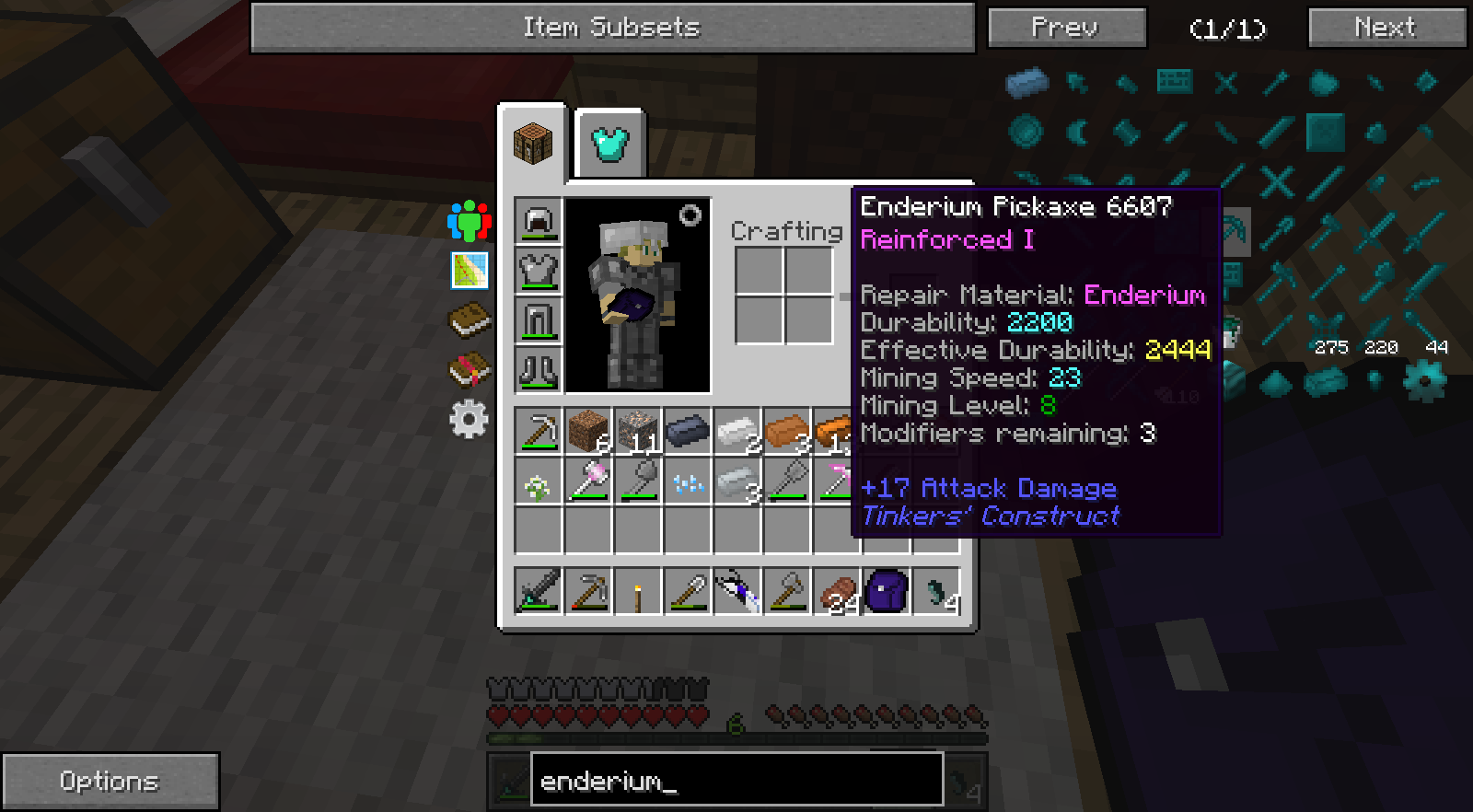Pick up the dirt block stack
Image resolution: width=1473 pixels, height=812 pixels.
(588, 431)
